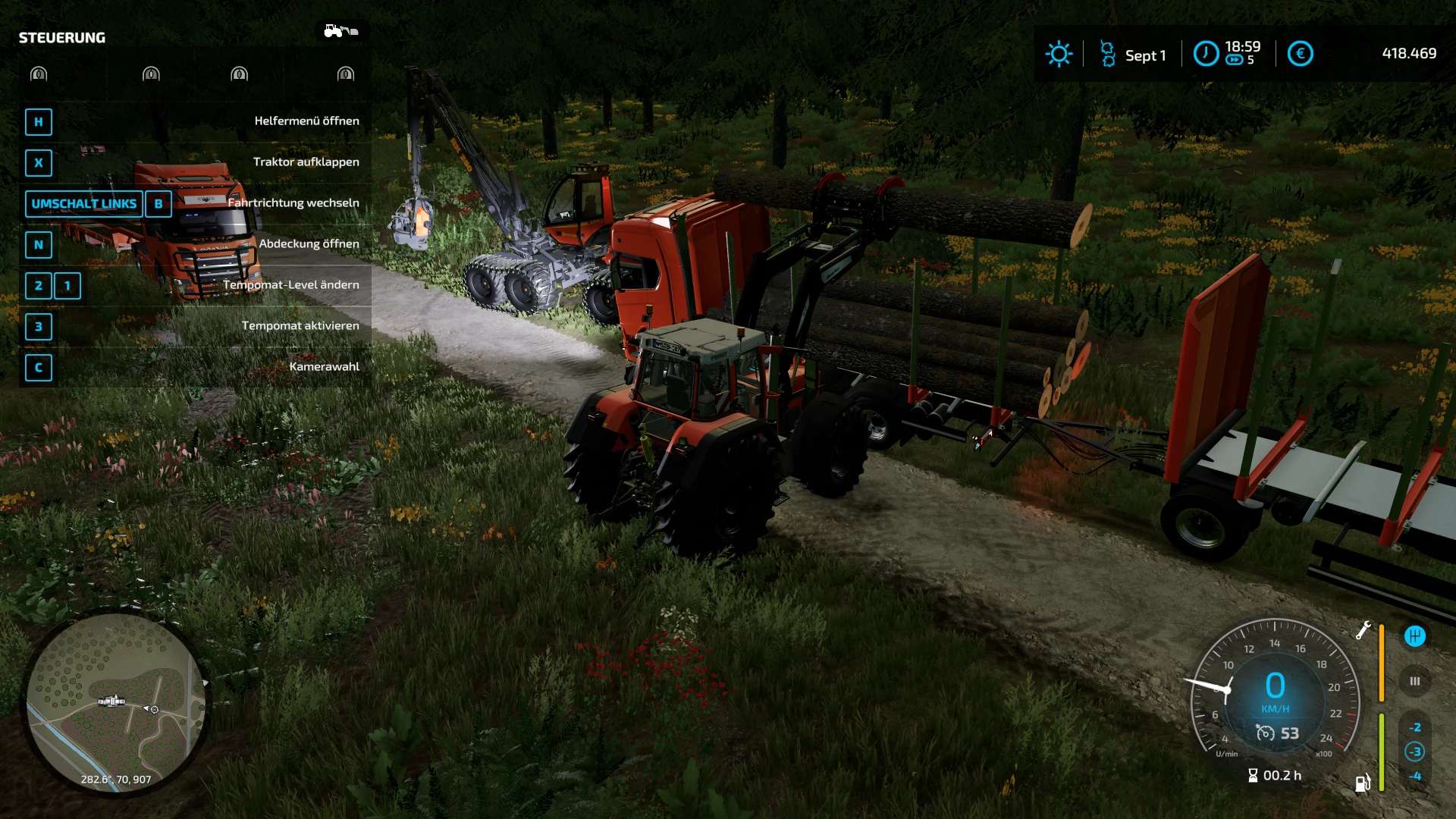Image resolution: width=1456 pixels, height=819 pixels.
Task: Select the Helfermenü öffnen entry
Action: click(x=195, y=121)
